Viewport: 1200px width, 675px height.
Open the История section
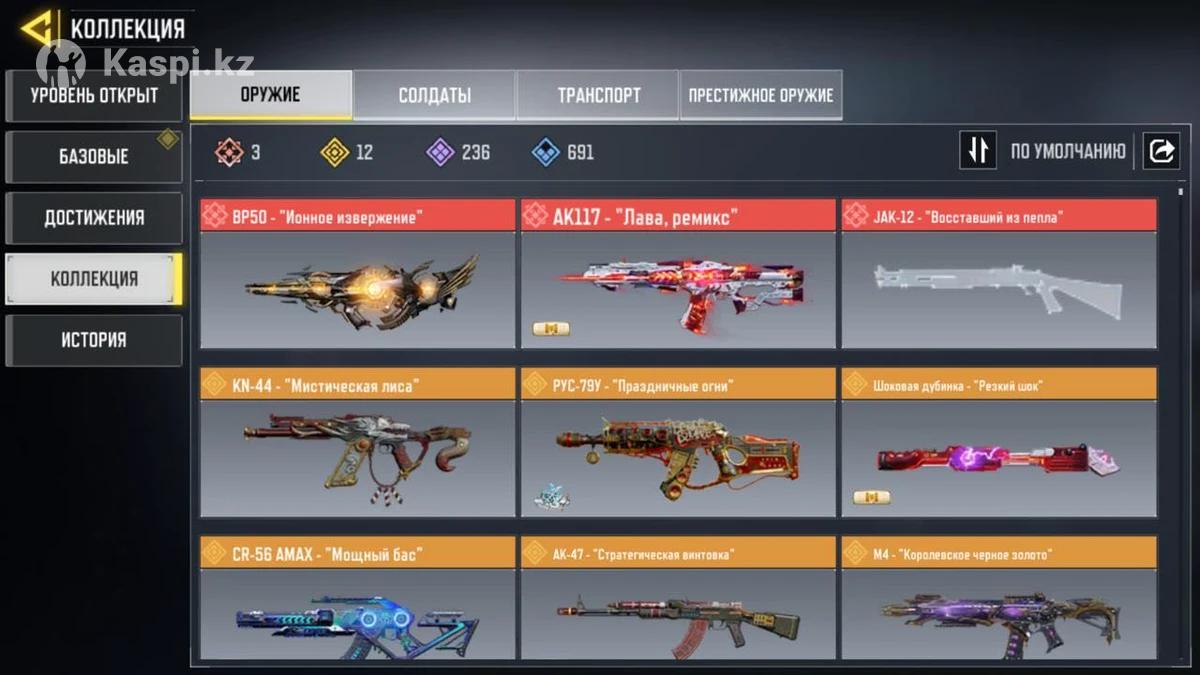click(94, 340)
